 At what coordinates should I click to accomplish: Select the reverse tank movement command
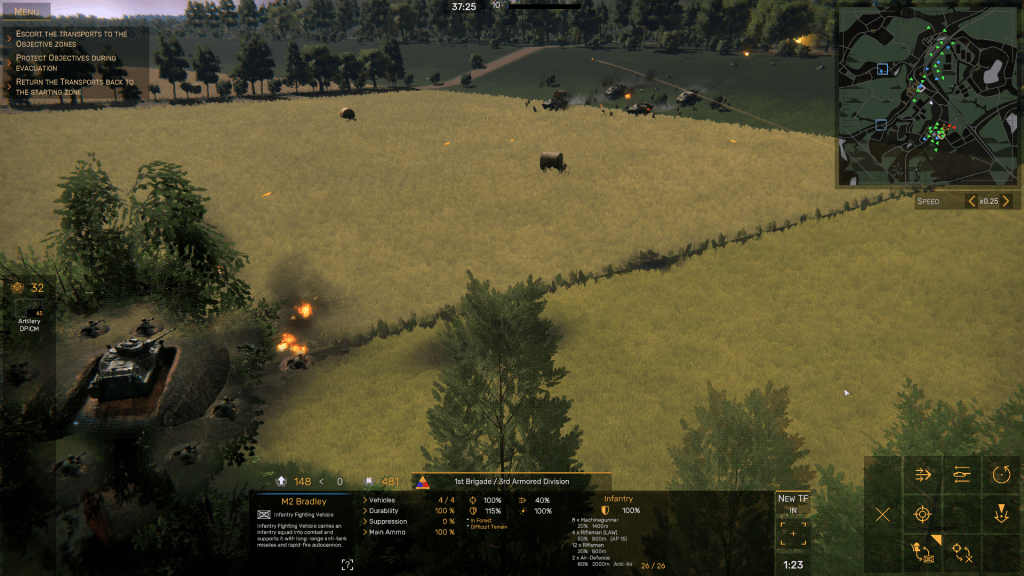(962, 475)
